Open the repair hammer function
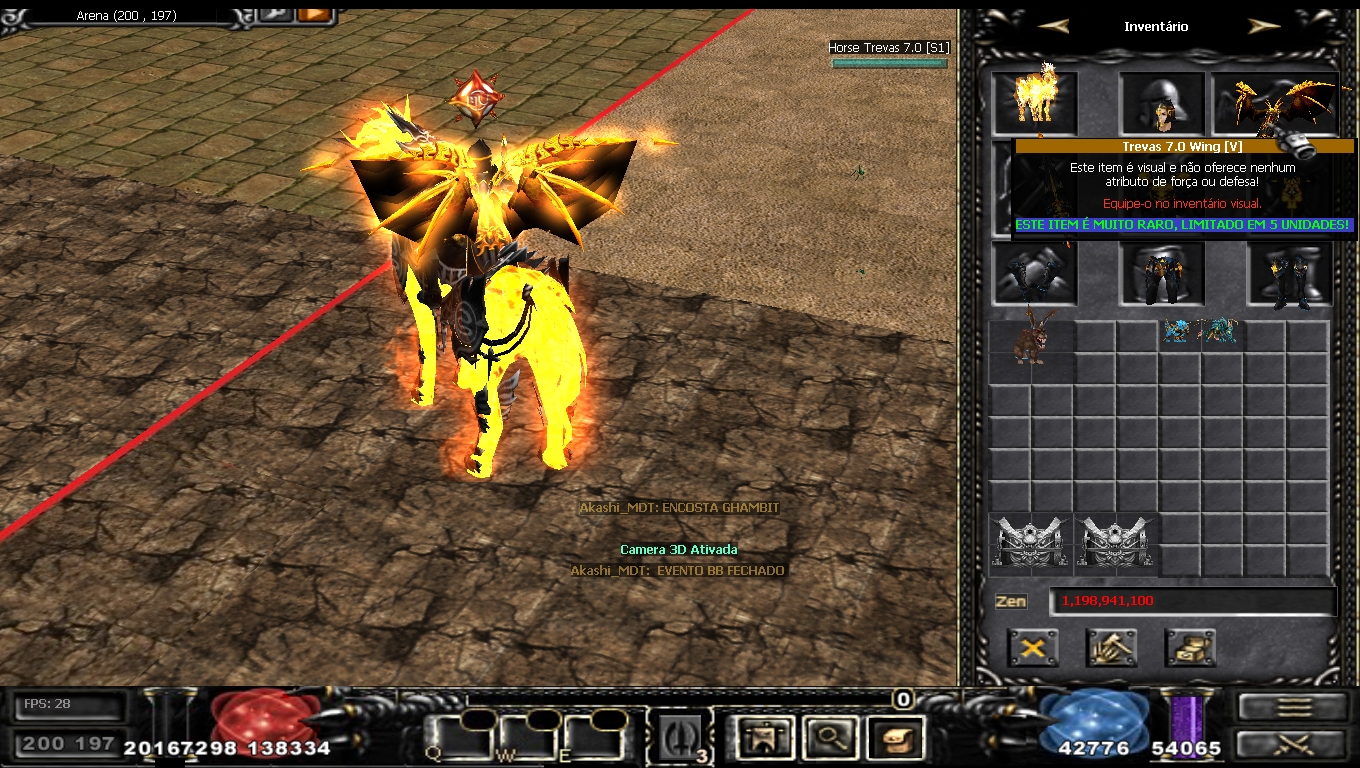The image size is (1360, 768). [1111, 648]
